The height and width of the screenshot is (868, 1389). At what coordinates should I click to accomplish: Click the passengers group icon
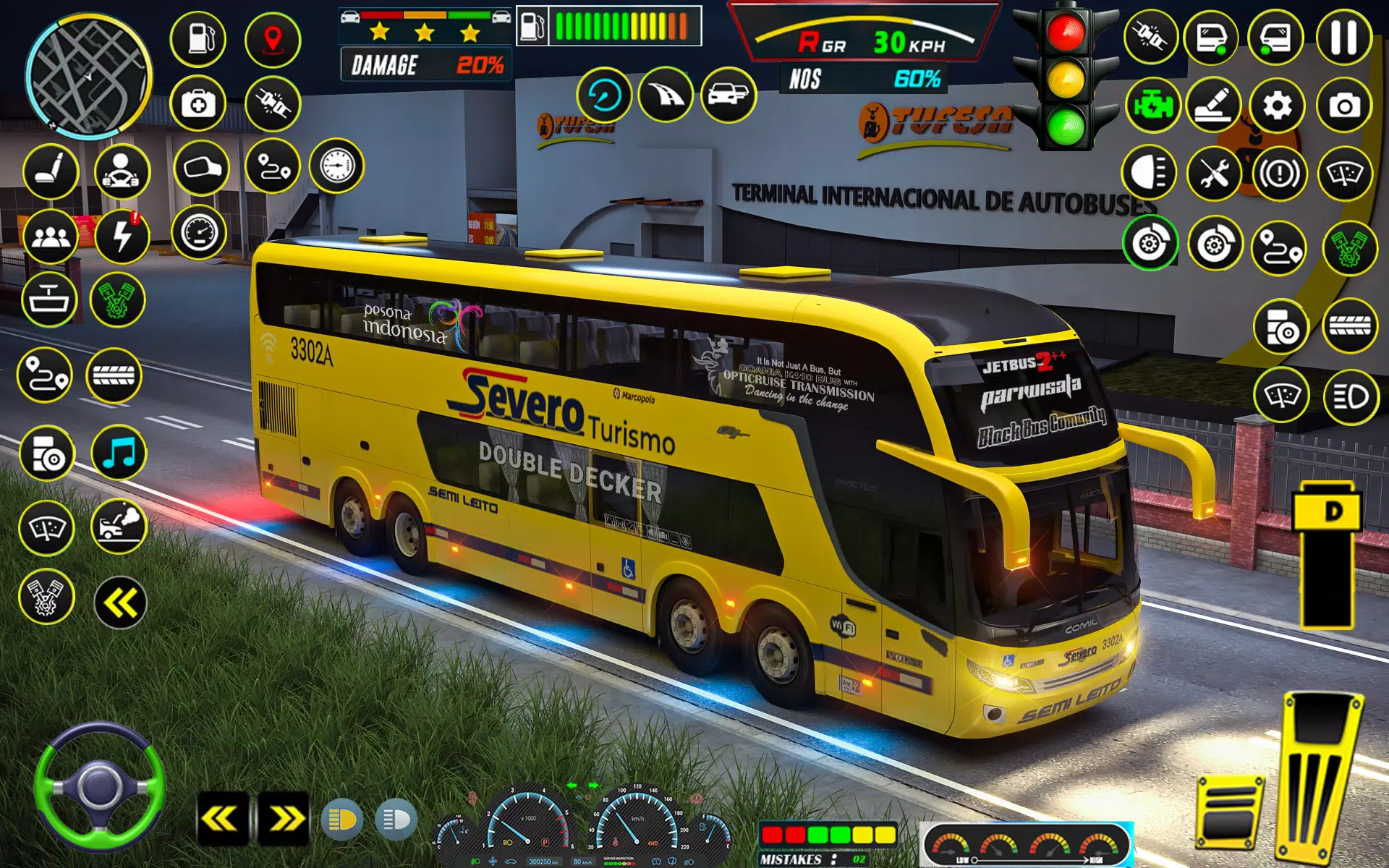coord(51,237)
